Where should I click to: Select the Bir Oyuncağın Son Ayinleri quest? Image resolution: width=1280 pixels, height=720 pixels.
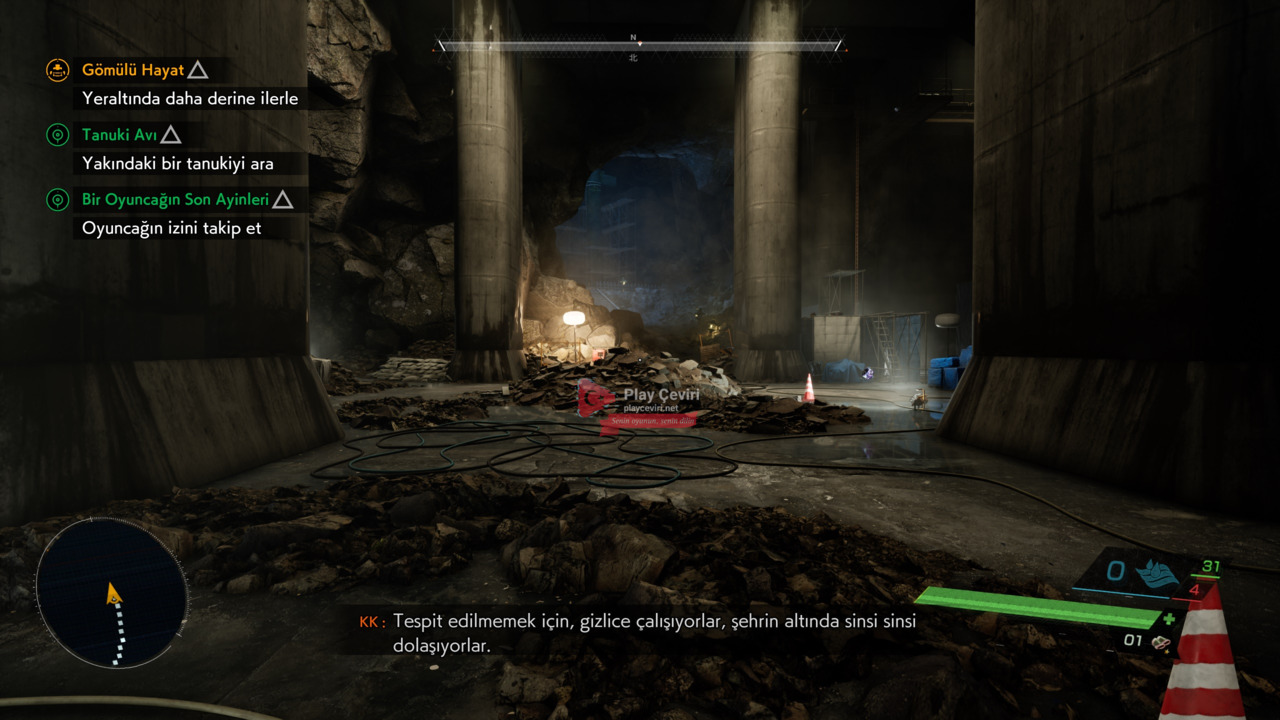[175, 200]
